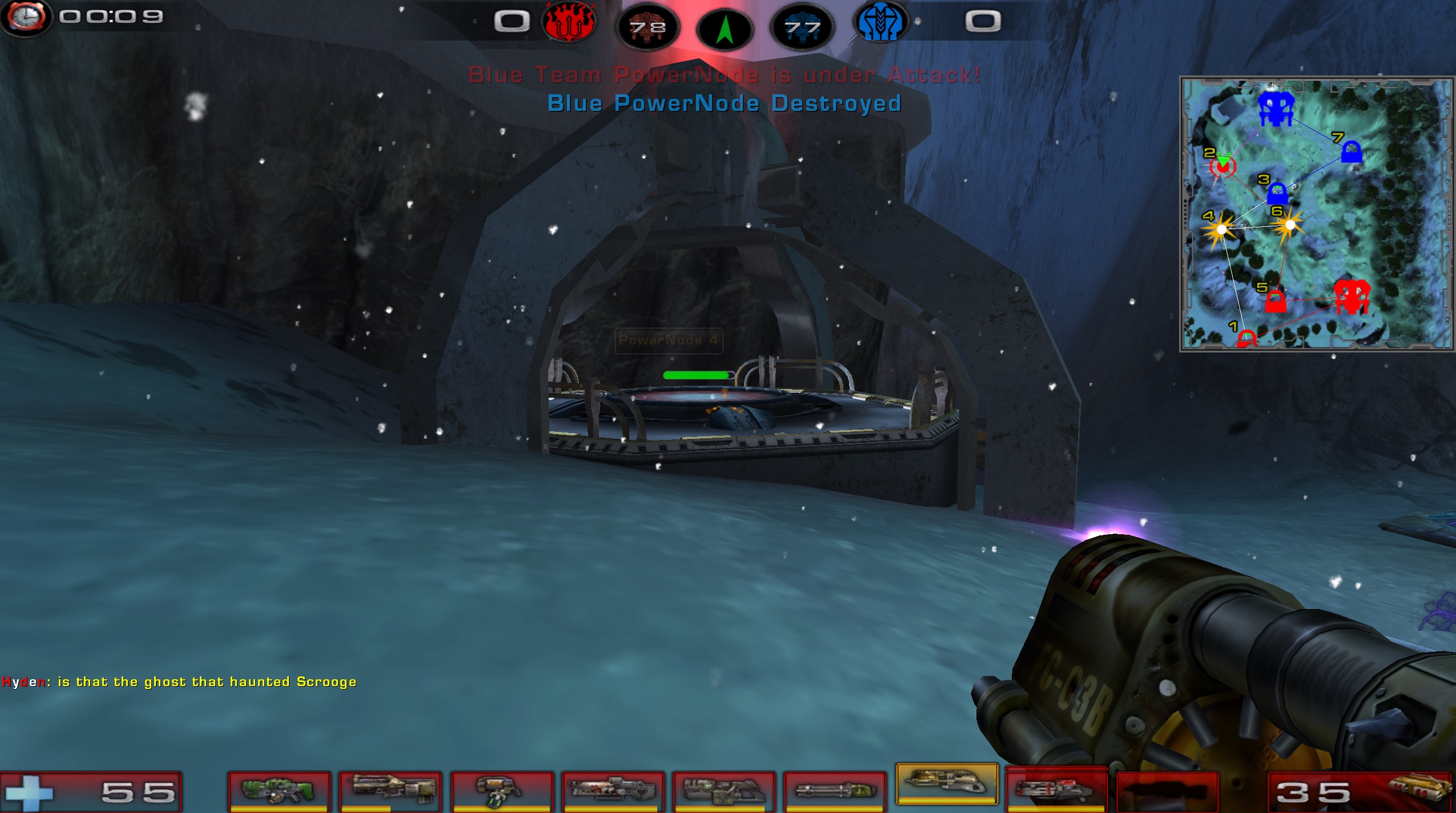Click the green compass arrow indicator
The height and width of the screenshot is (813, 1456).
point(725,30)
